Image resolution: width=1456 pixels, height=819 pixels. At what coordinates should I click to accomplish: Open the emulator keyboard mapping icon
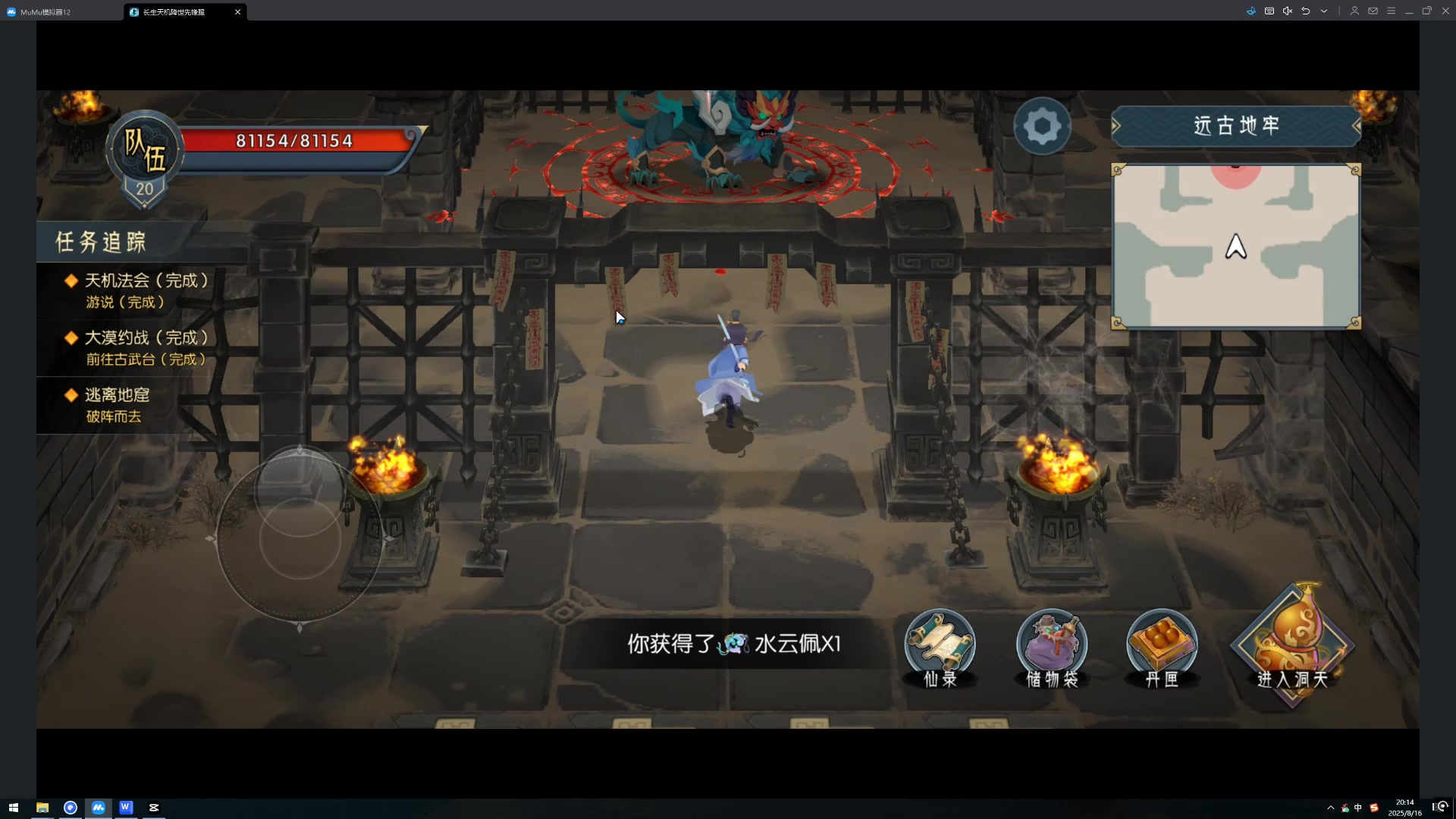coord(1268,11)
